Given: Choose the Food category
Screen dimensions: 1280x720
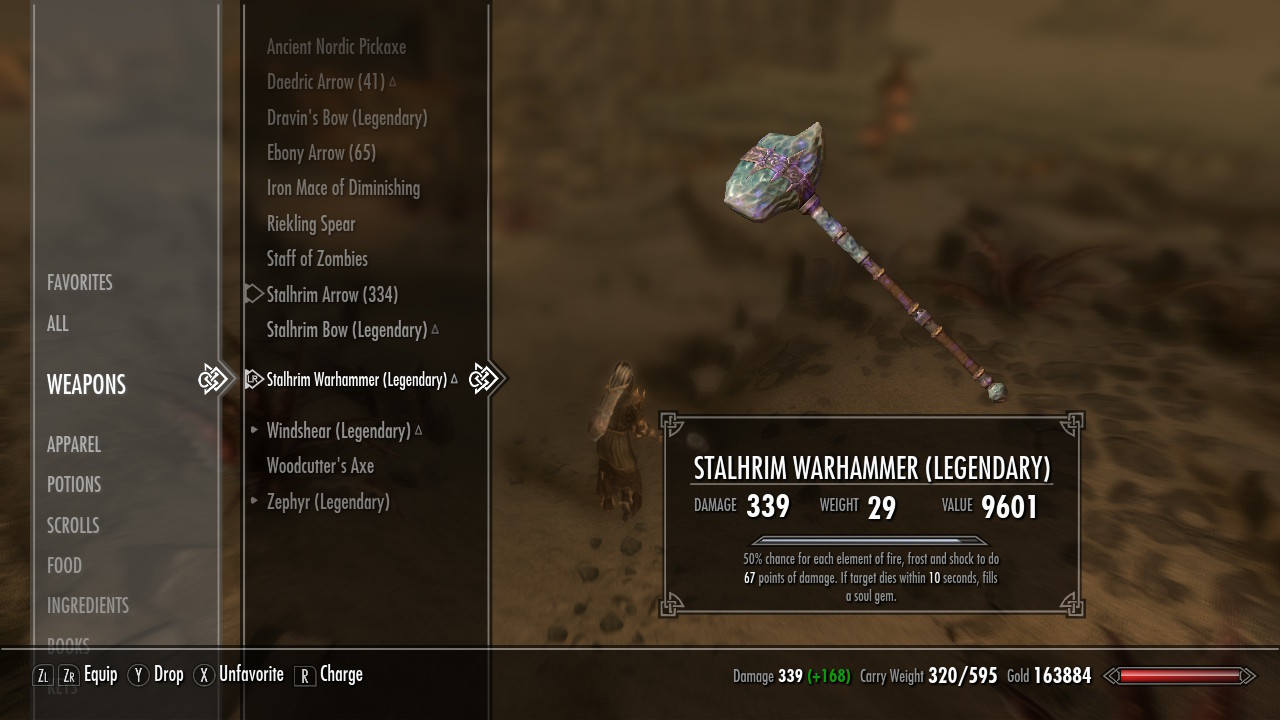Looking at the screenshot, I should [x=64, y=566].
